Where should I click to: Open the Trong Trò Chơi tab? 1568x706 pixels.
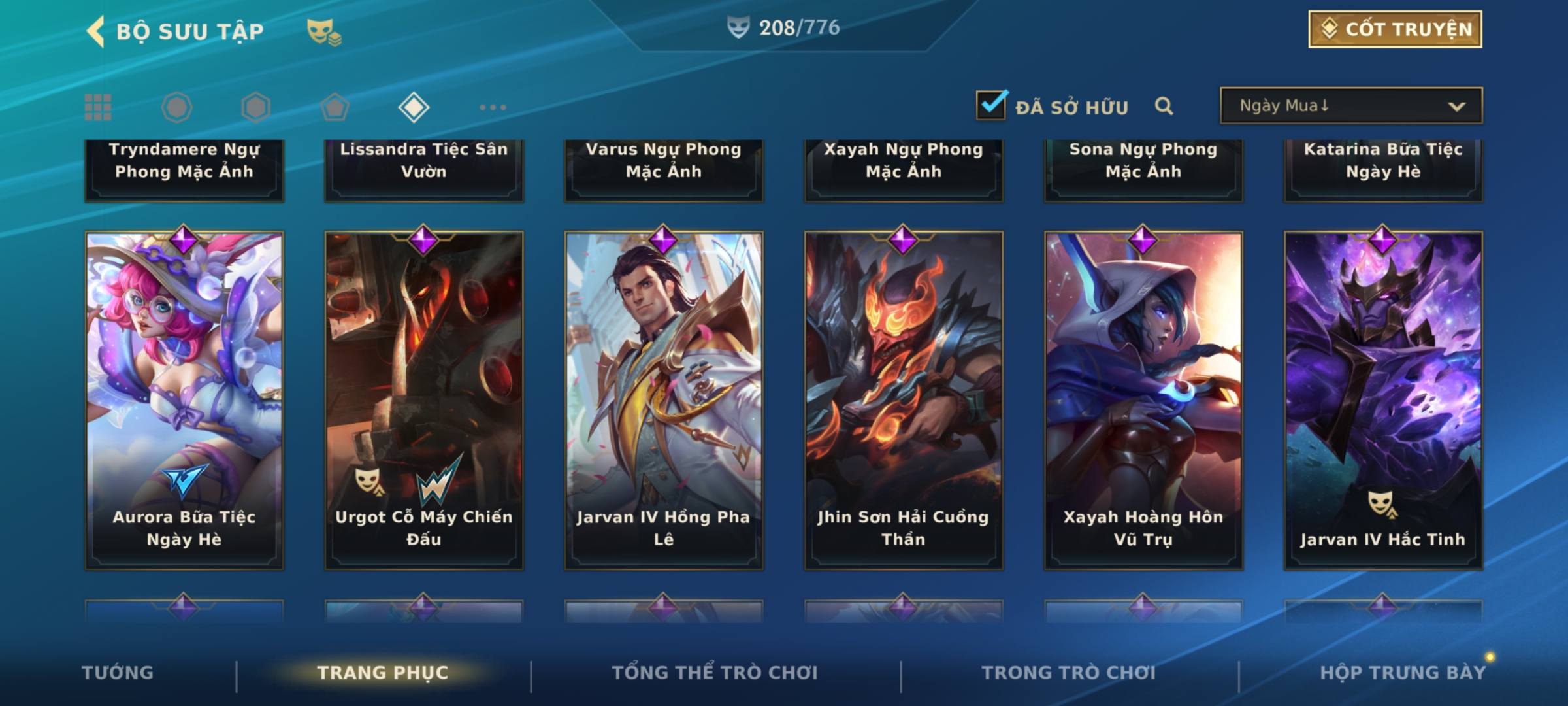[x=1069, y=673]
